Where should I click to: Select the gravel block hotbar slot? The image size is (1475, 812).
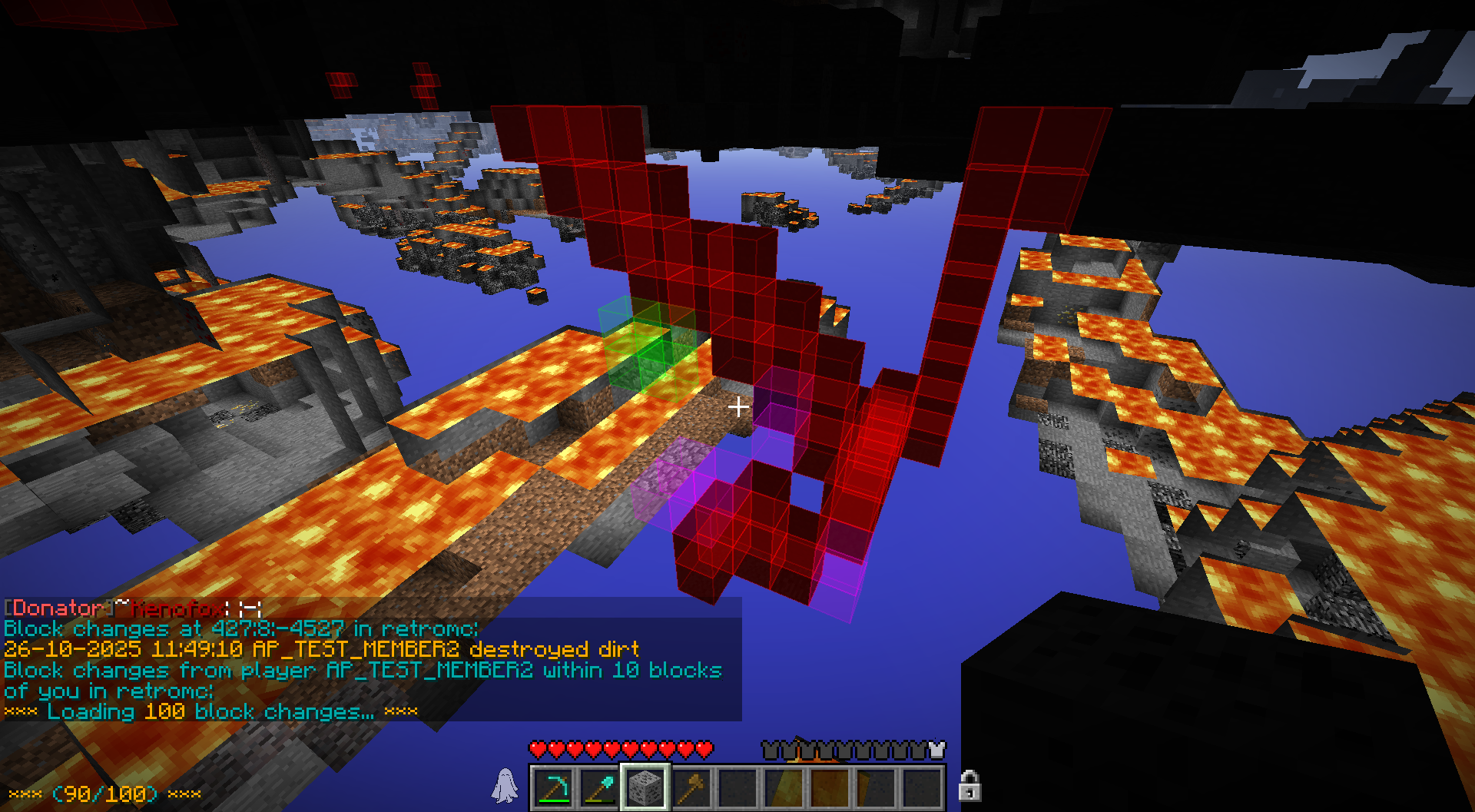click(645, 787)
